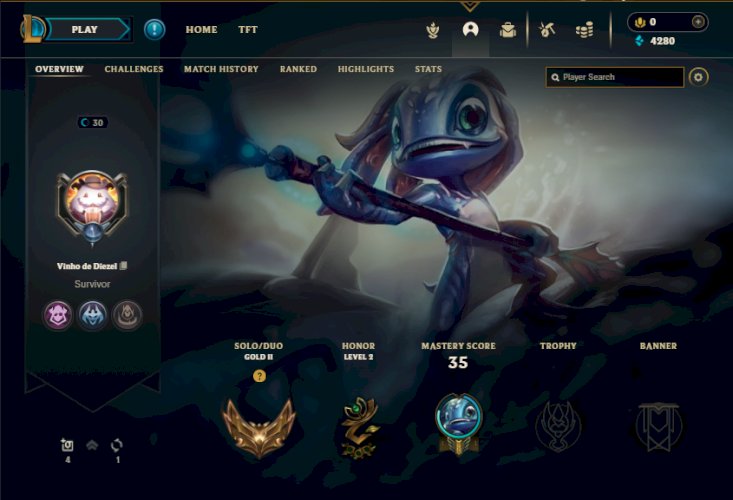Image resolution: width=733 pixels, height=500 pixels.
Task: Open the store coins icon
Action: pos(584,30)
